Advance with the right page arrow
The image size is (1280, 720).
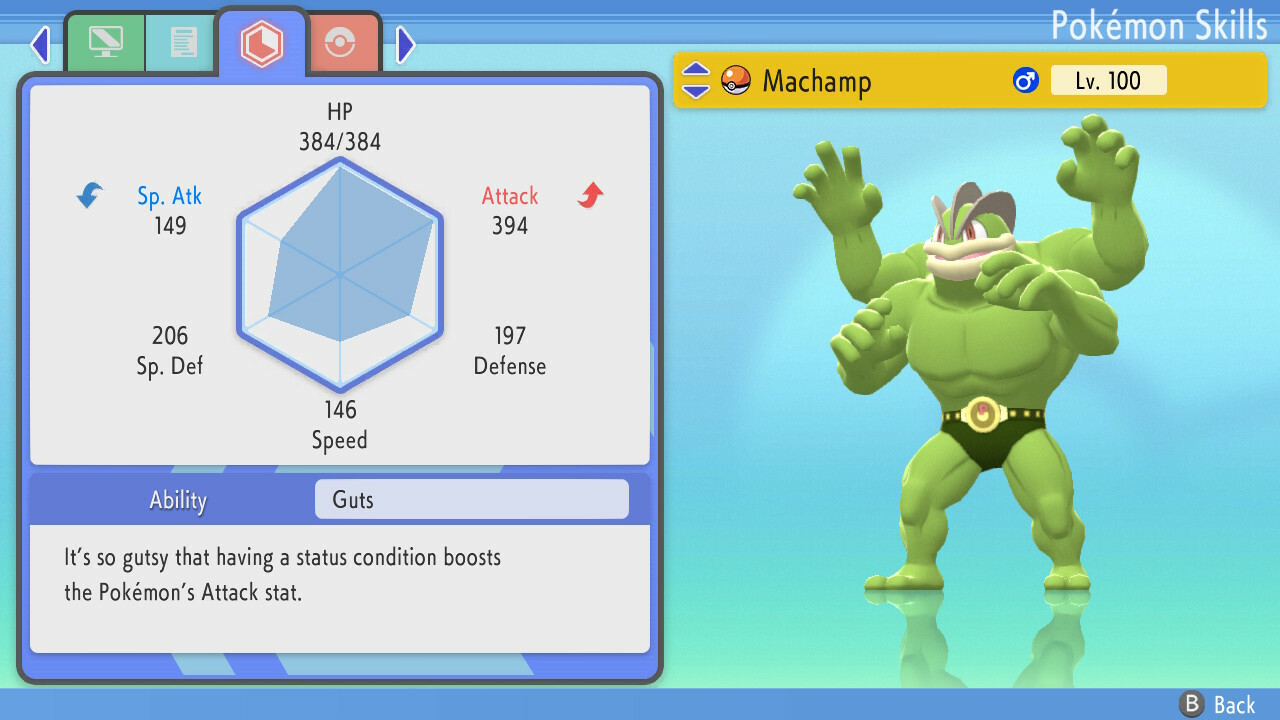click(404, 44)
